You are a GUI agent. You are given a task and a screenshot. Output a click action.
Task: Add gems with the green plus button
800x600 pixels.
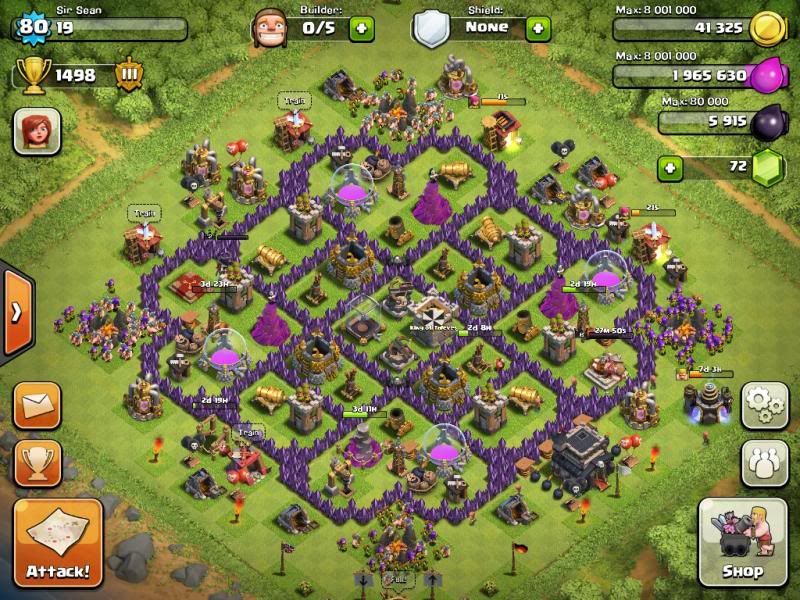point(670,166)
